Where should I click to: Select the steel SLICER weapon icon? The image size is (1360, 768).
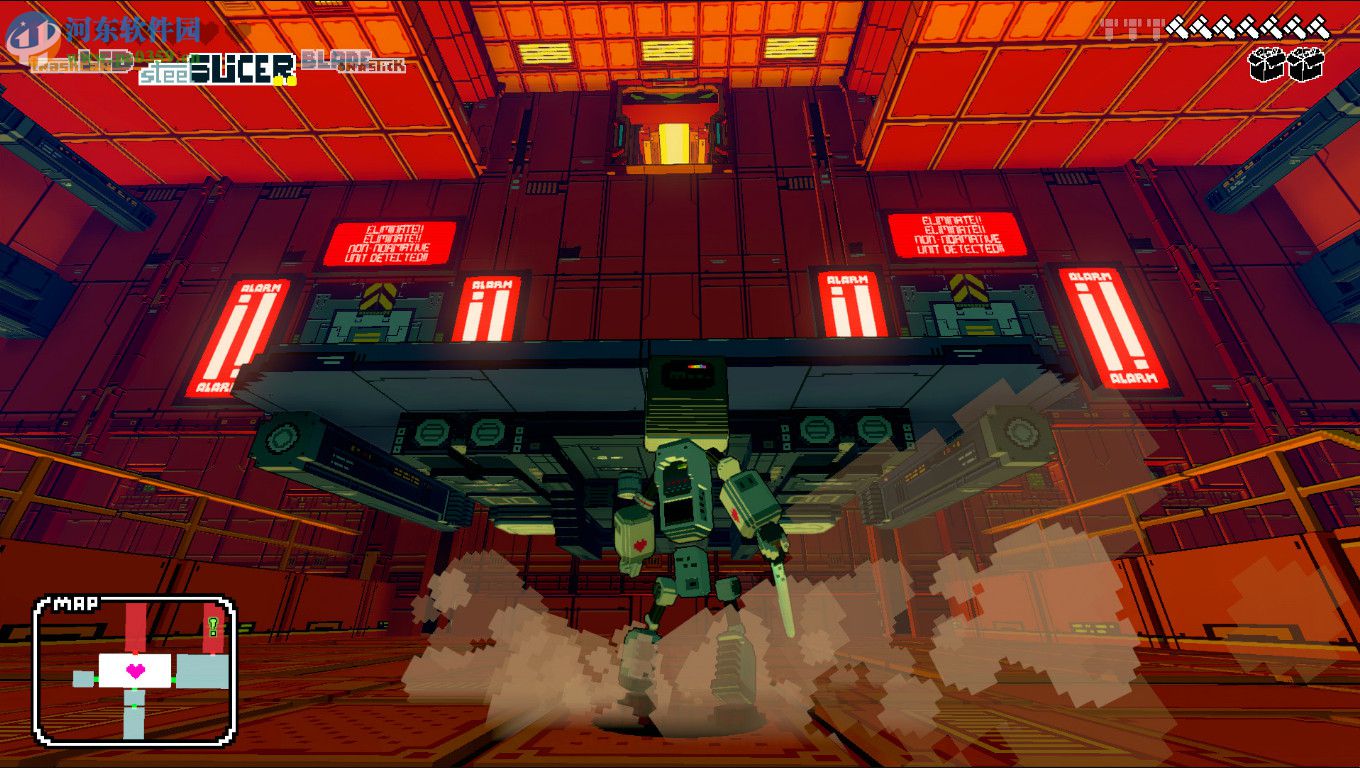(216, 71)
